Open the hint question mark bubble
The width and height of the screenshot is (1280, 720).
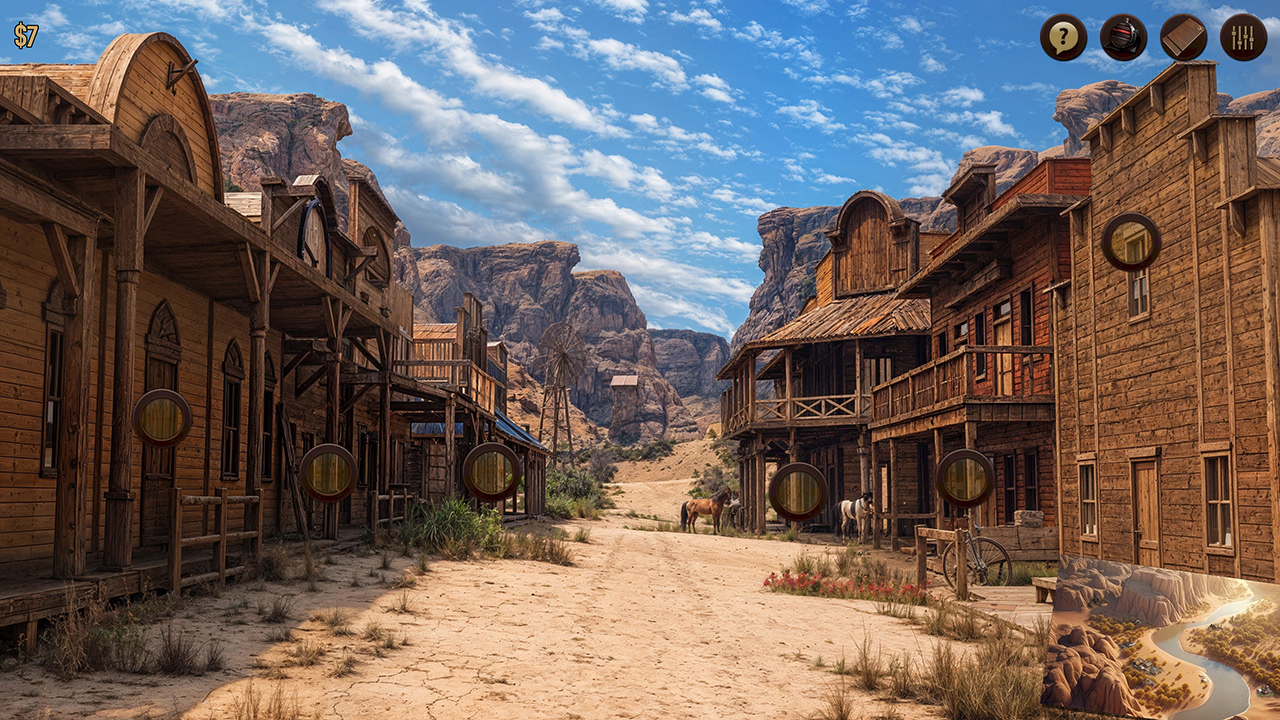point(1063,38)
